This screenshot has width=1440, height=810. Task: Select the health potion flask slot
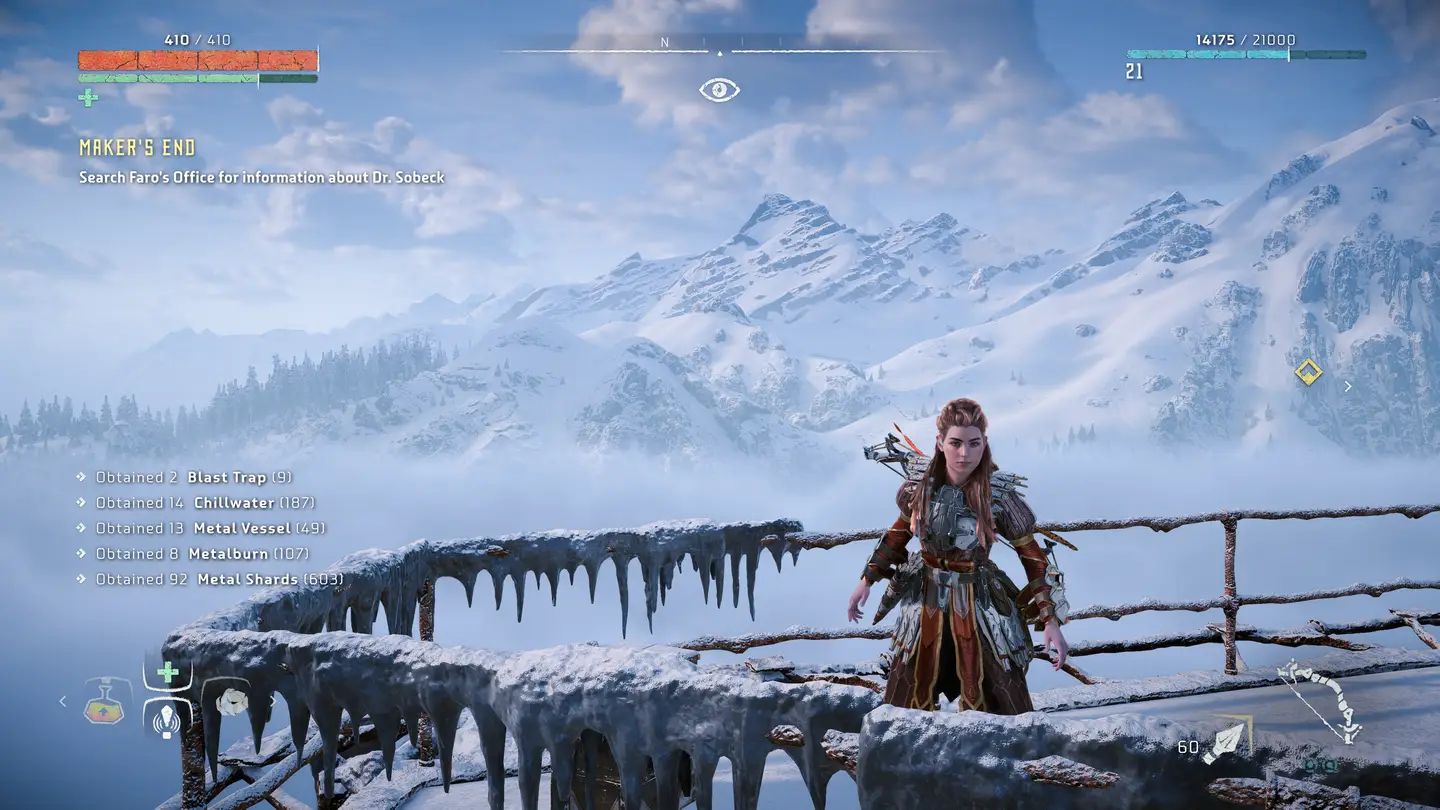[x=104, y=705]
